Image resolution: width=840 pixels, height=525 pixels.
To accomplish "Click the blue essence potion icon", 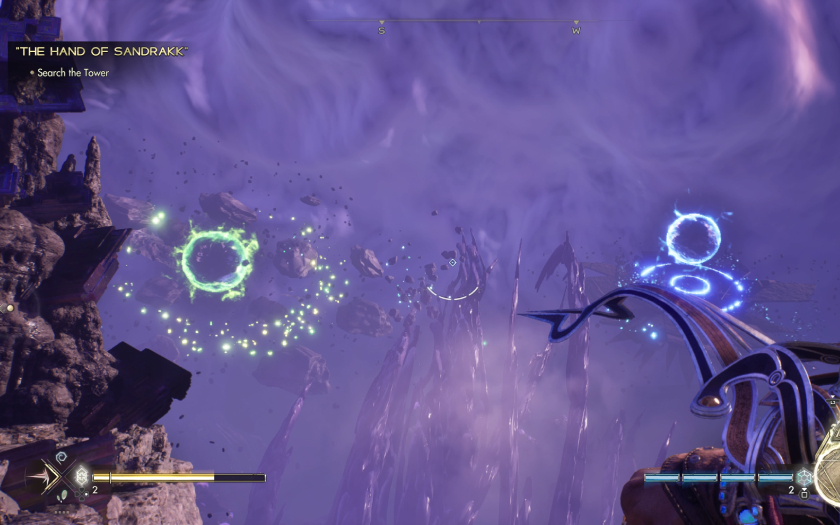I will click(x=804, y=478).
